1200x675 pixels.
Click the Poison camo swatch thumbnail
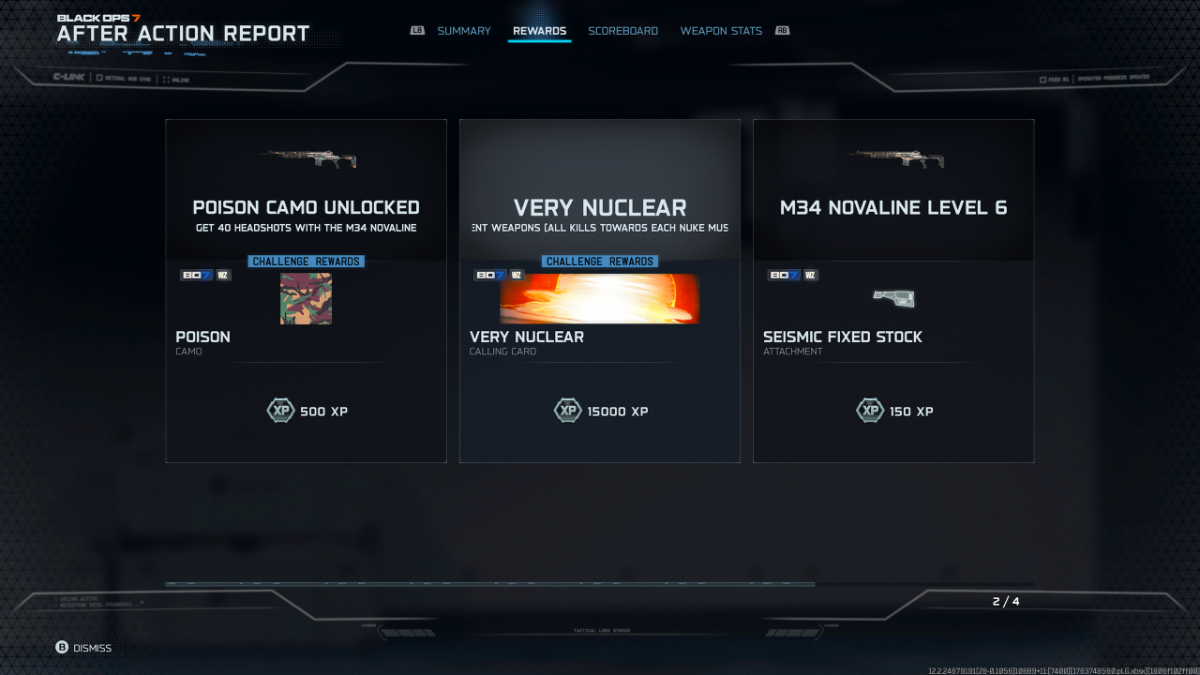click(306, 299)
